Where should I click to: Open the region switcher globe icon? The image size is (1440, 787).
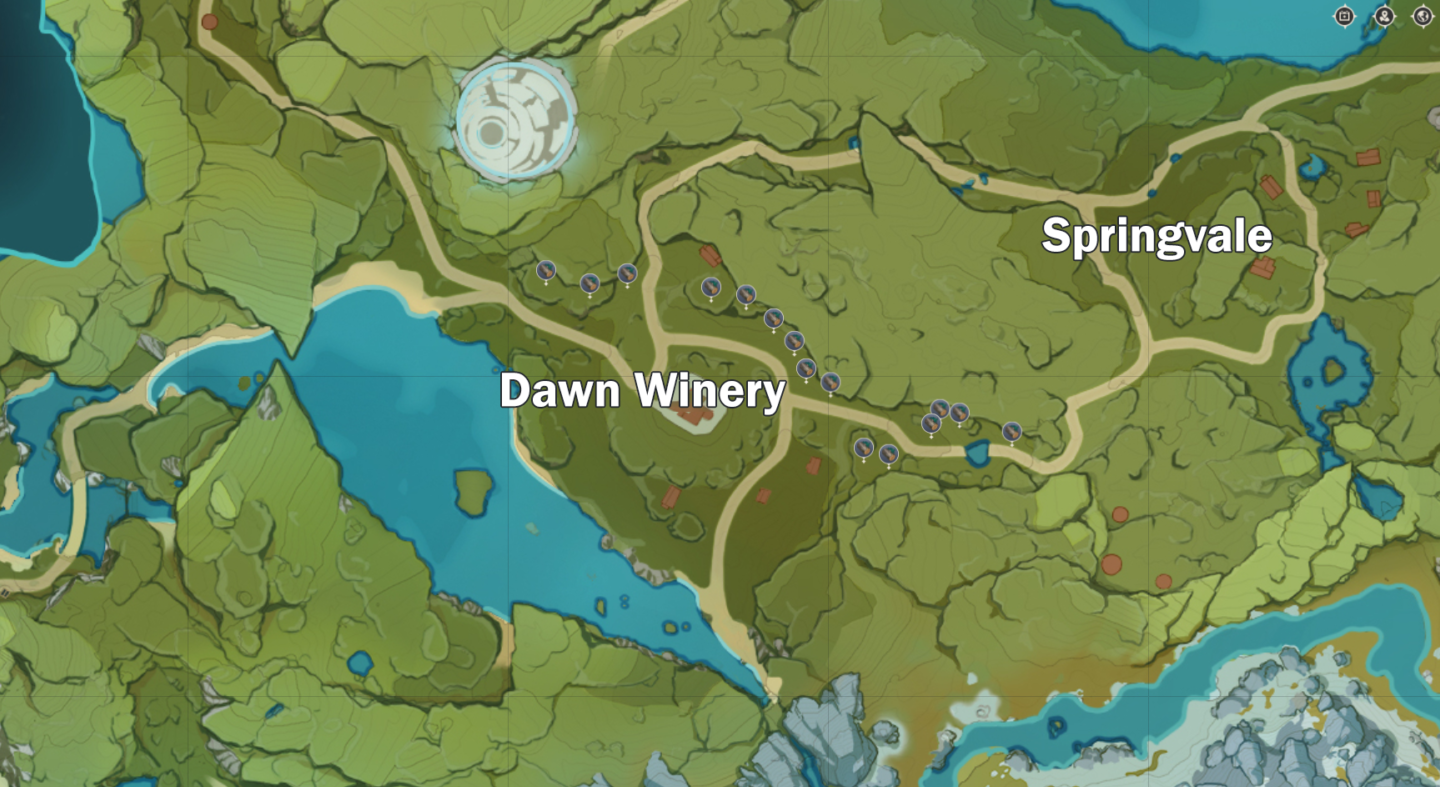click(x=1424, y=16)
